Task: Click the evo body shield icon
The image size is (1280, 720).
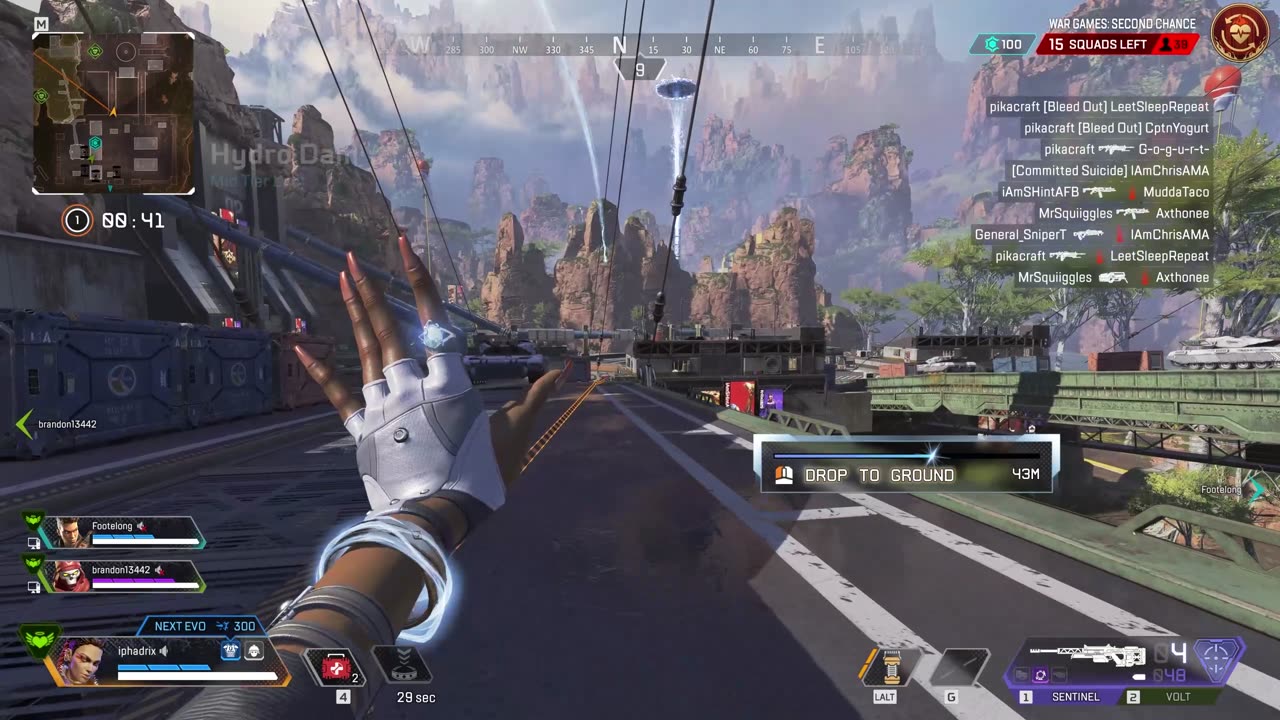Action: tap(231, 650)
